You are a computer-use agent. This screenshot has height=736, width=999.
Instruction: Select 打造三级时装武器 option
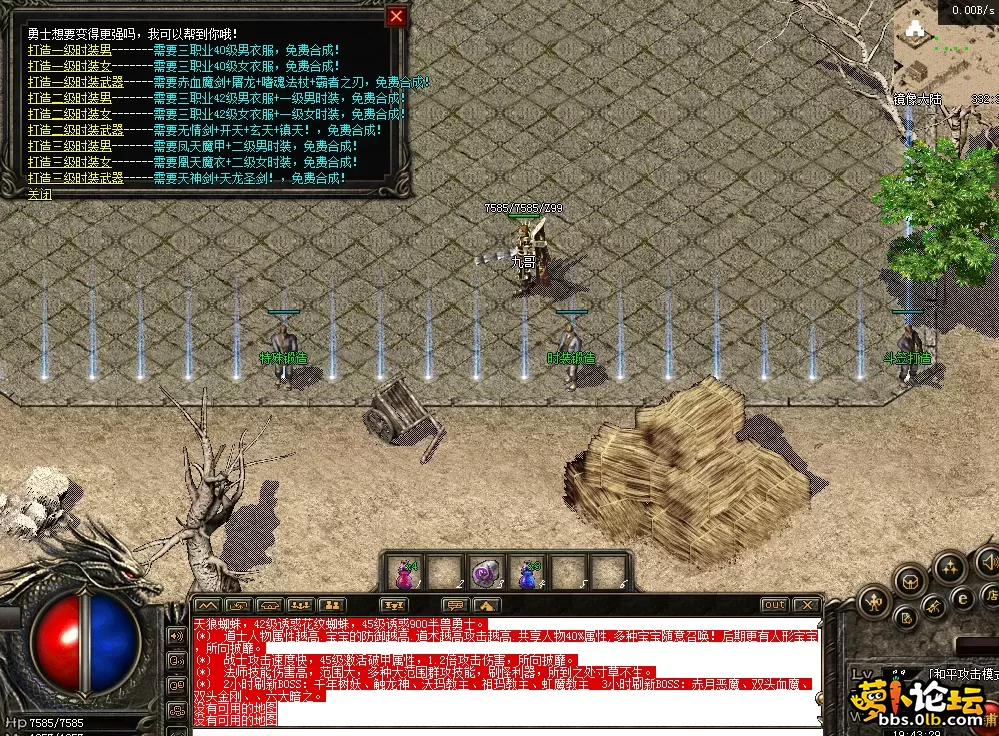(x=76, y=178)
